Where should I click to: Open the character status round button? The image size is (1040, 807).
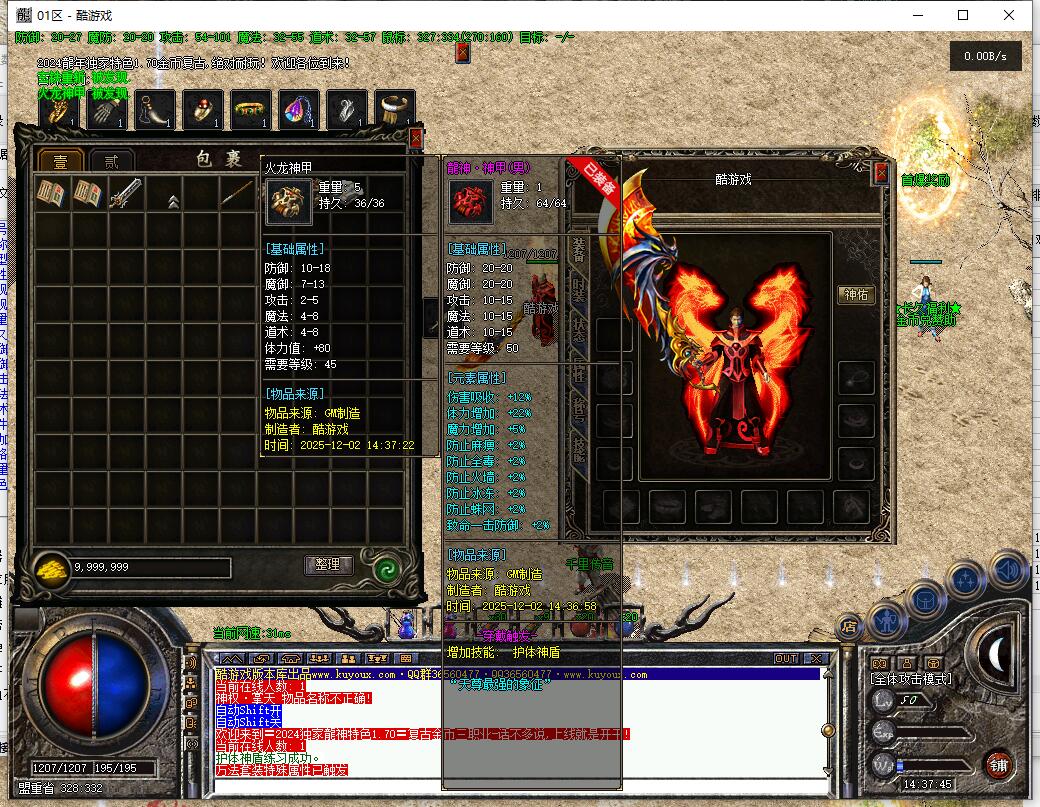(888, 621)
